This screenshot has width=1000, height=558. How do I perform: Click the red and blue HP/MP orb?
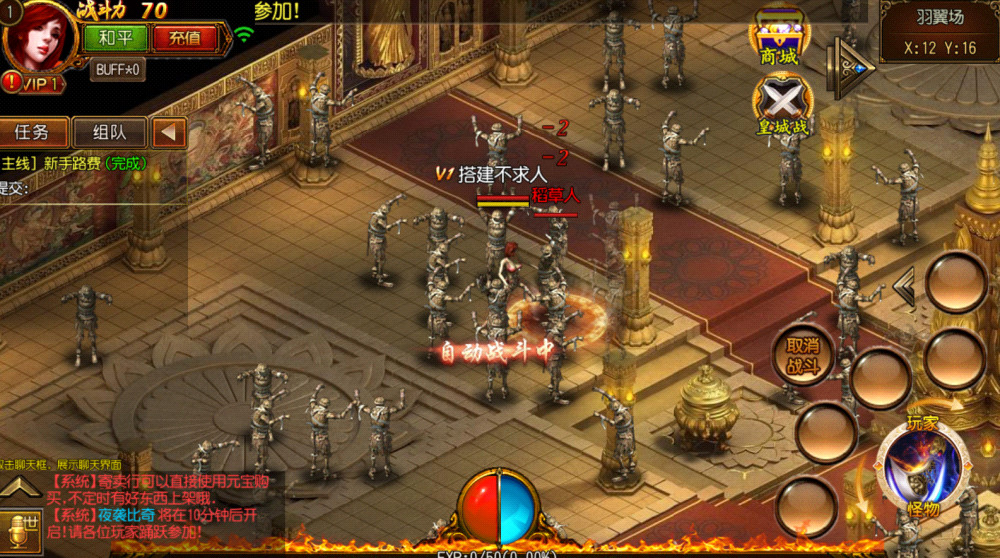tap(499, 507)
